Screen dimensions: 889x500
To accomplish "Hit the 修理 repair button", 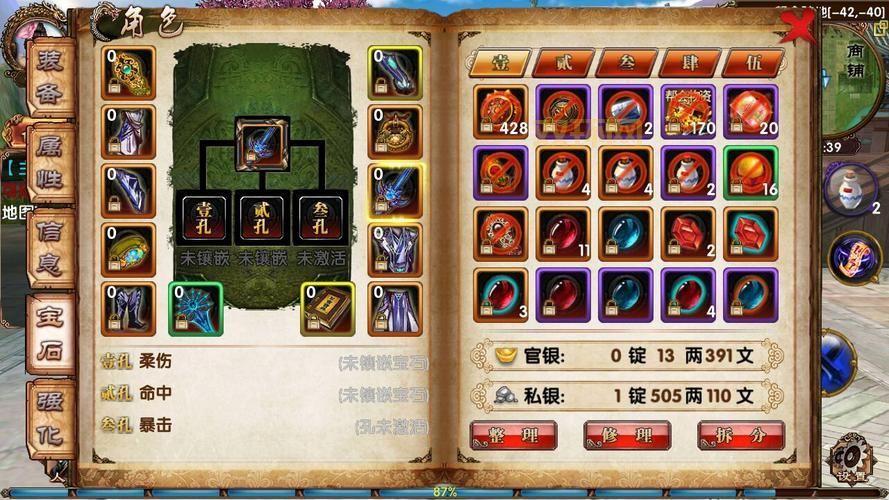I will 626,435.
